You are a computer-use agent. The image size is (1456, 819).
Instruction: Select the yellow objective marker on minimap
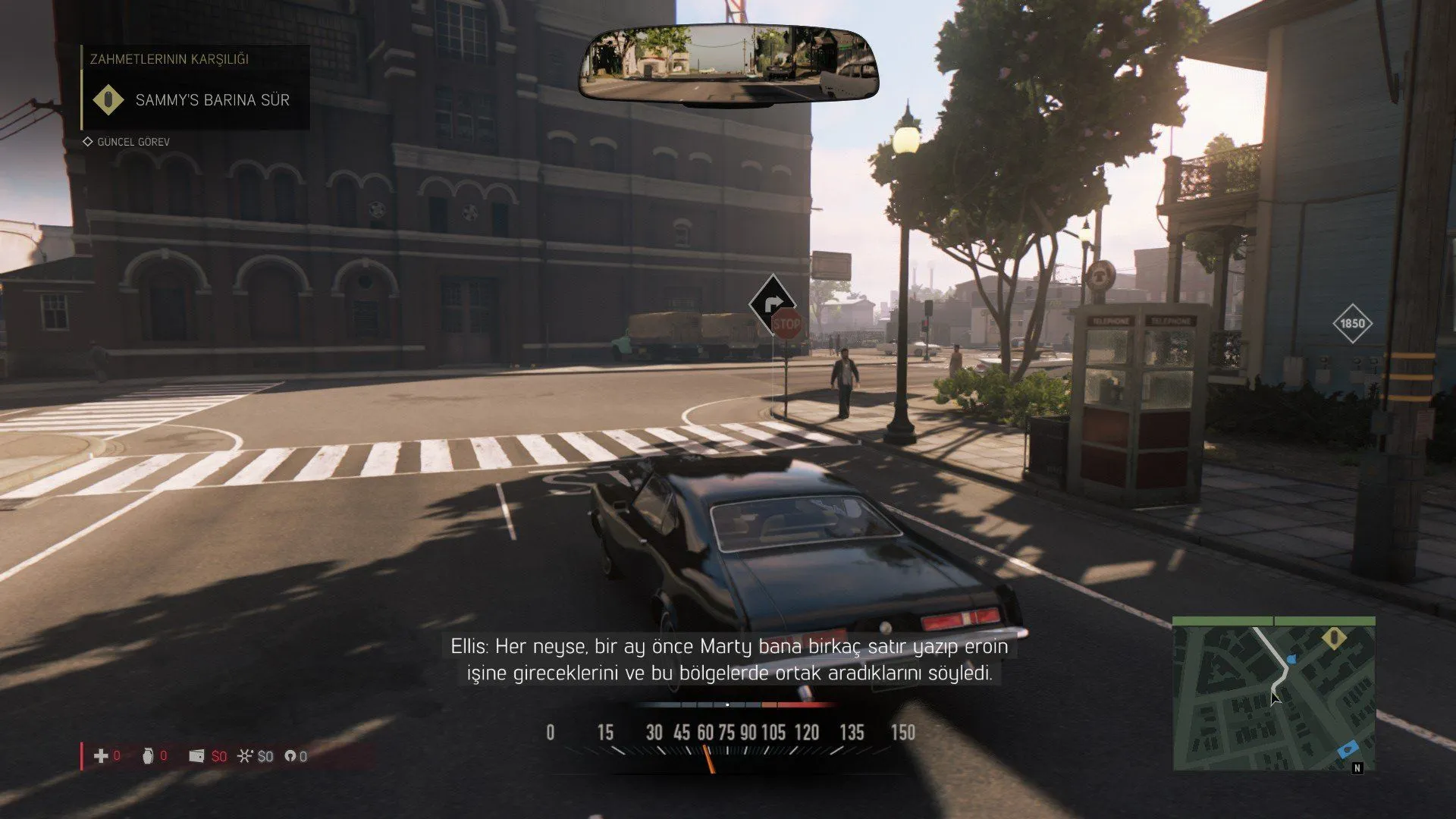point(1334,638)
